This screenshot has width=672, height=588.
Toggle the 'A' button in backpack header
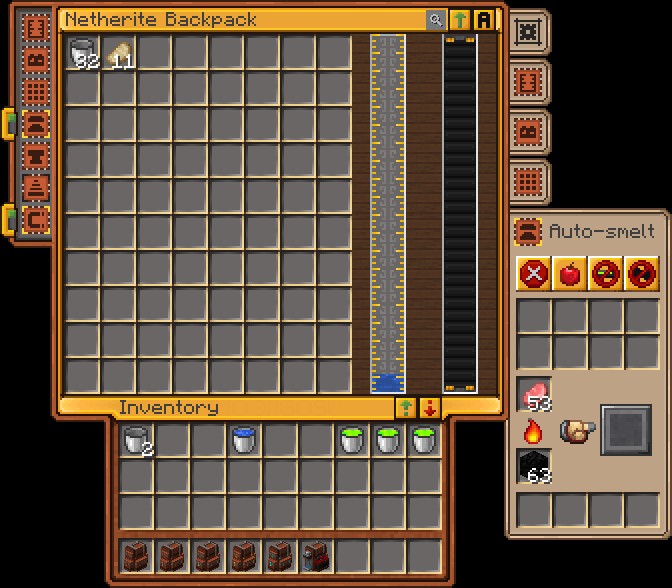pos(485,20)
